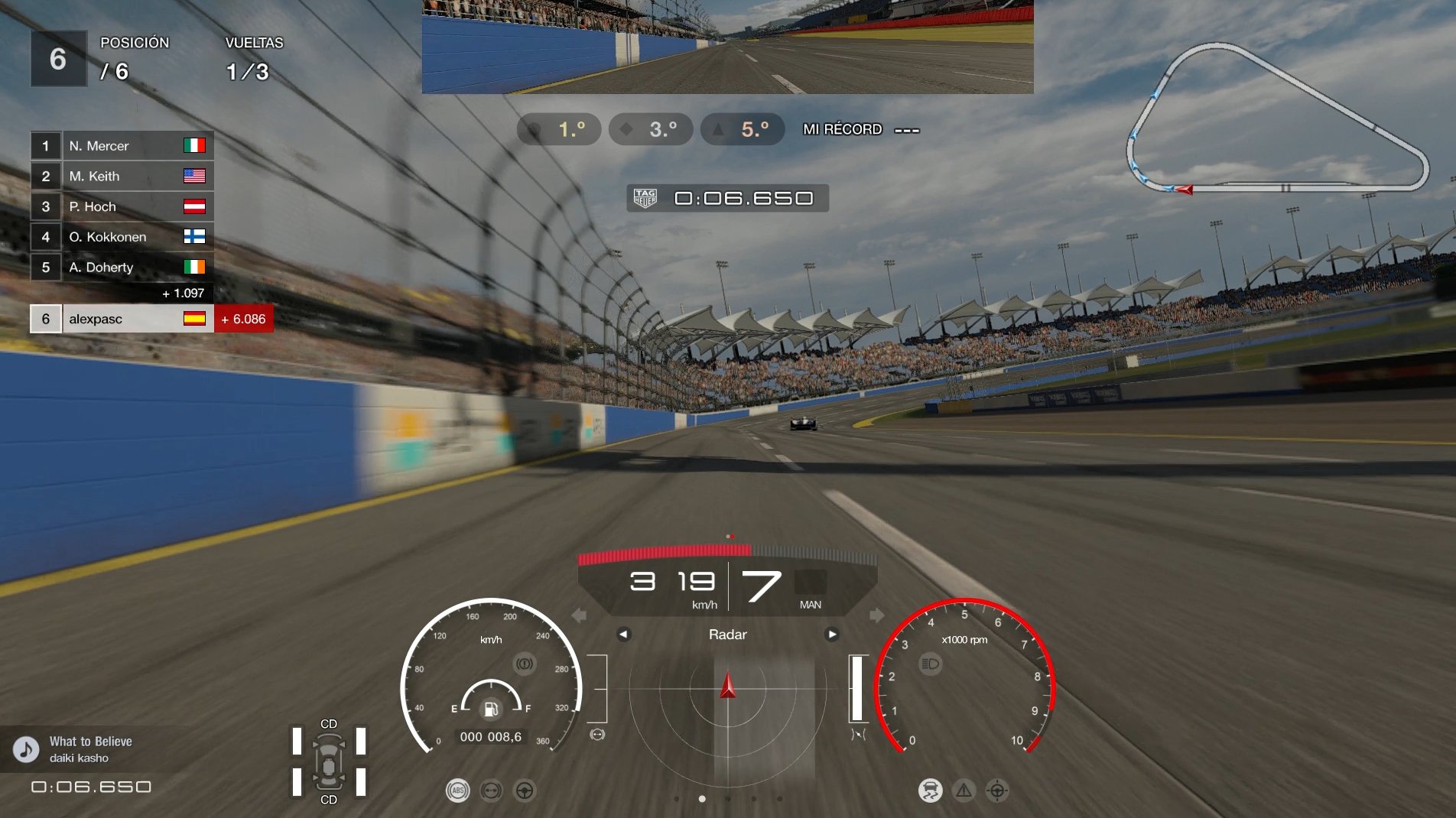The height and width of the screenshot is (818, 1456).
Task: Click the MI RÉCORD label
Action: coord(842,130)
